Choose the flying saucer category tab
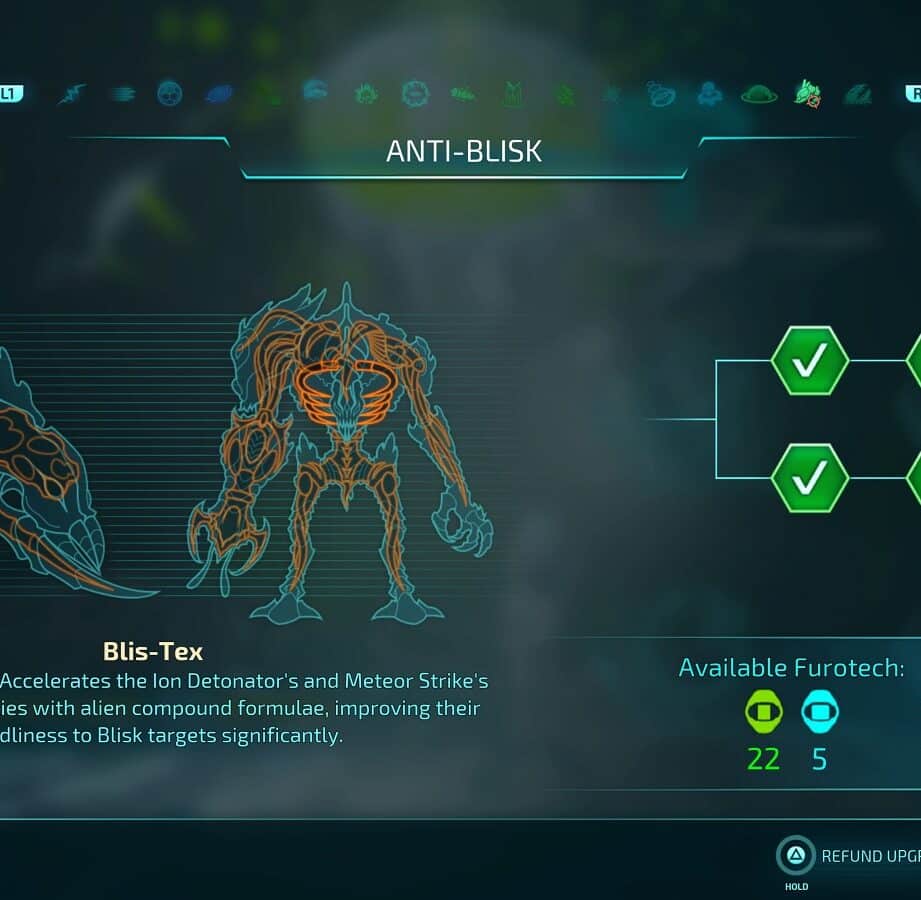Screen dimensions: 921x900 click(759, 94)
